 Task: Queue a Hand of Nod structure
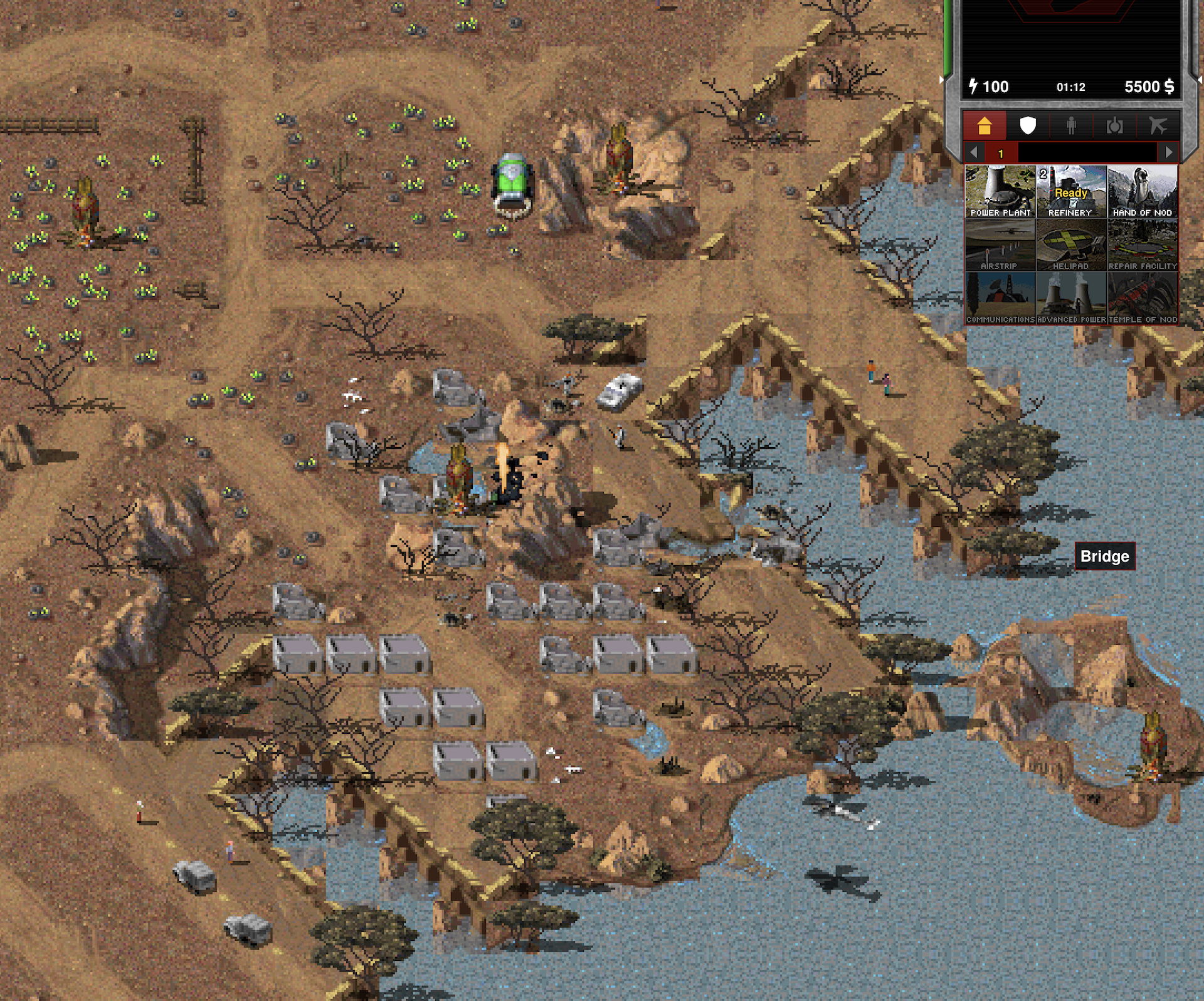tap(1142, 191)
